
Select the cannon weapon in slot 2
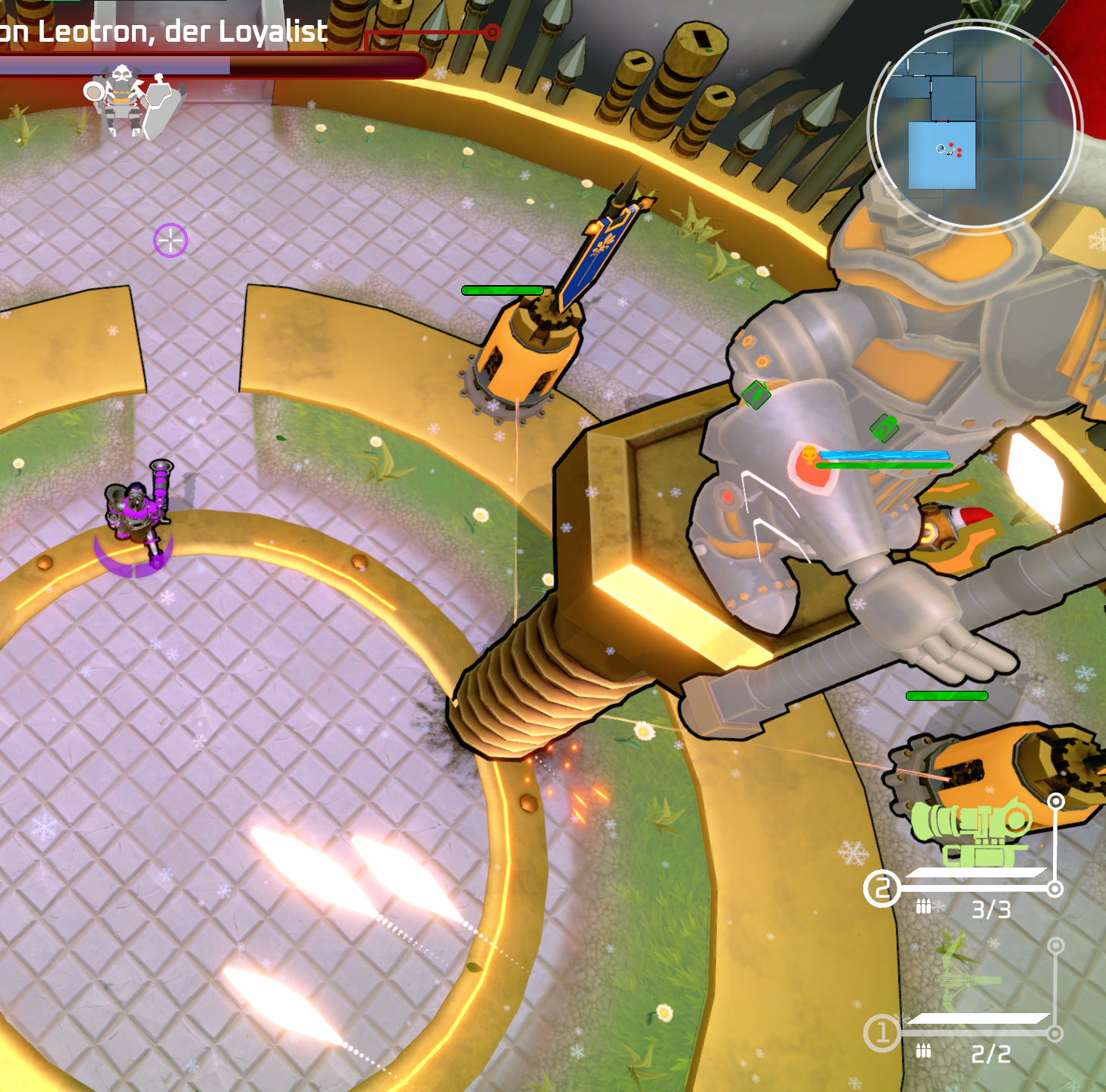[972, 832]
